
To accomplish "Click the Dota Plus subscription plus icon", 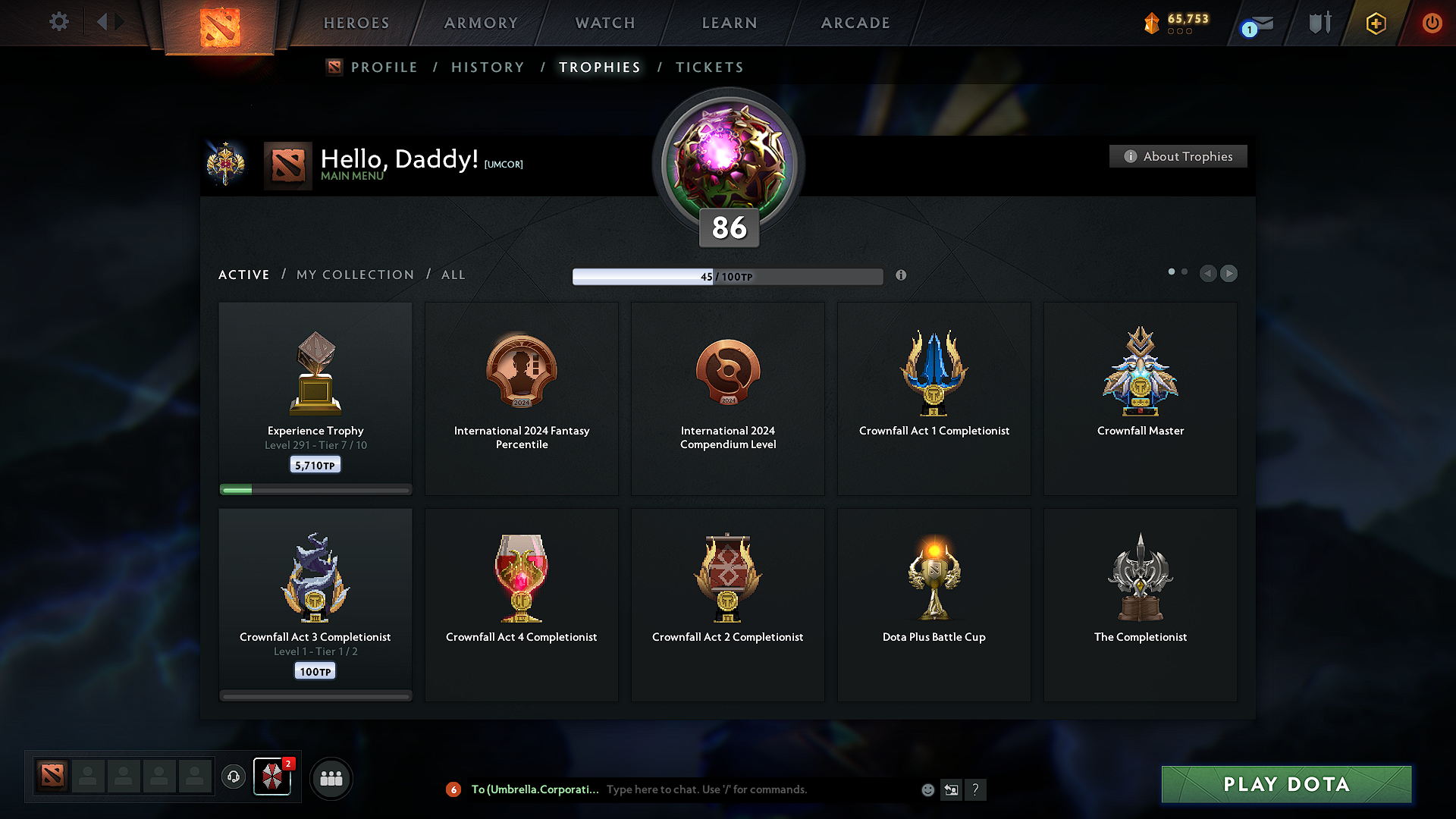I will point(1375,23).
